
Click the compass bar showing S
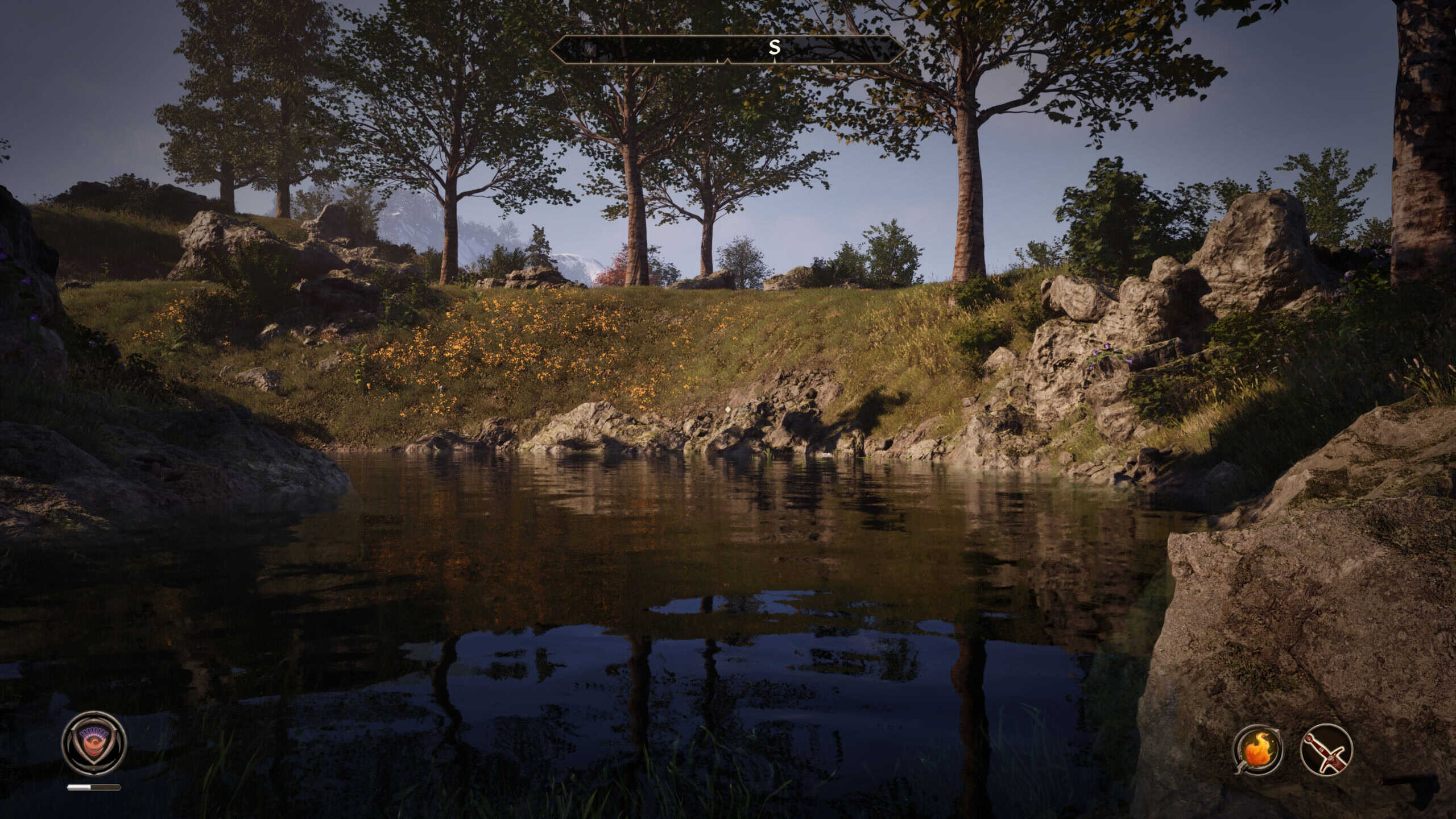click(x=727, y=48)
